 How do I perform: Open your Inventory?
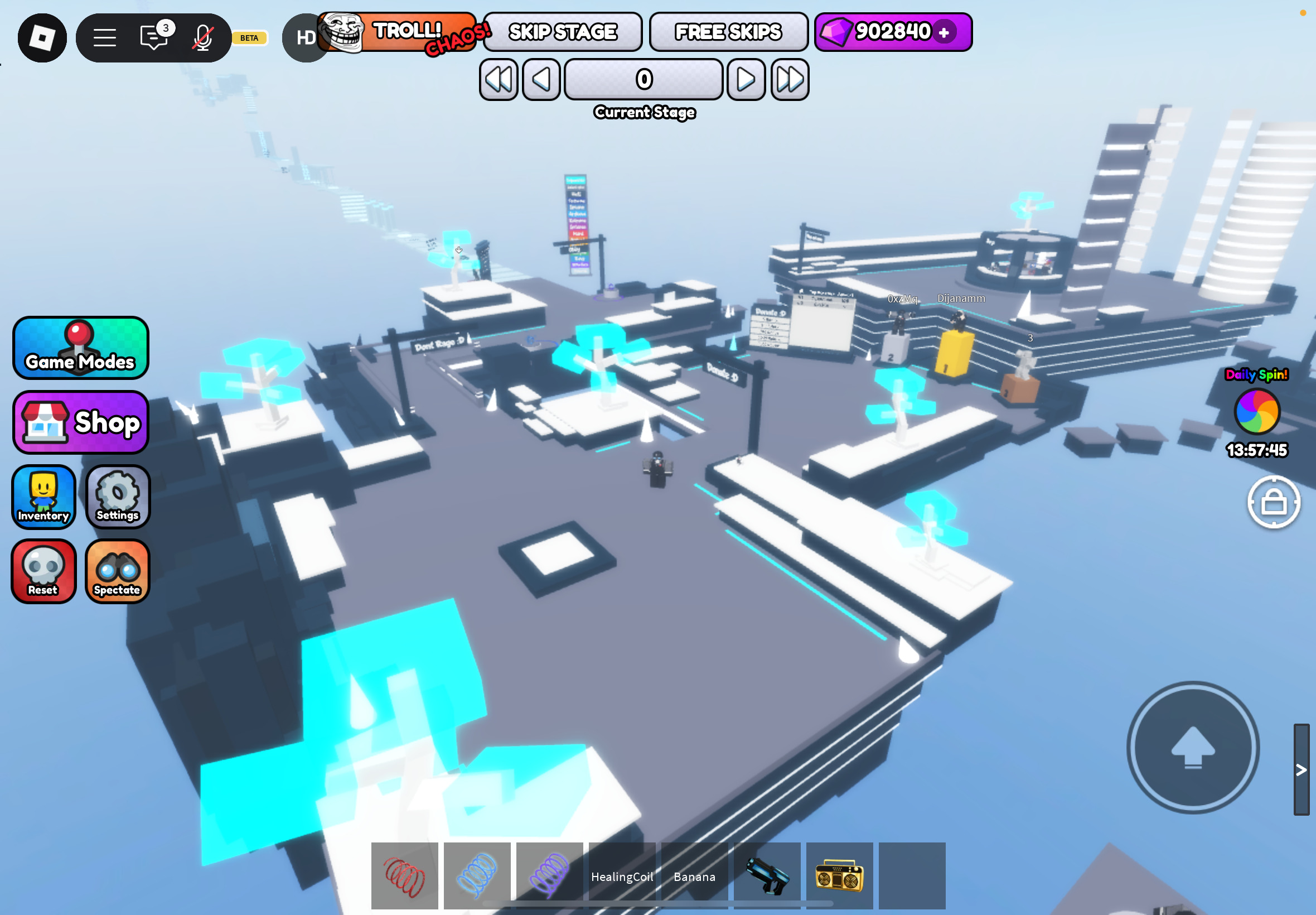point(43,498)
